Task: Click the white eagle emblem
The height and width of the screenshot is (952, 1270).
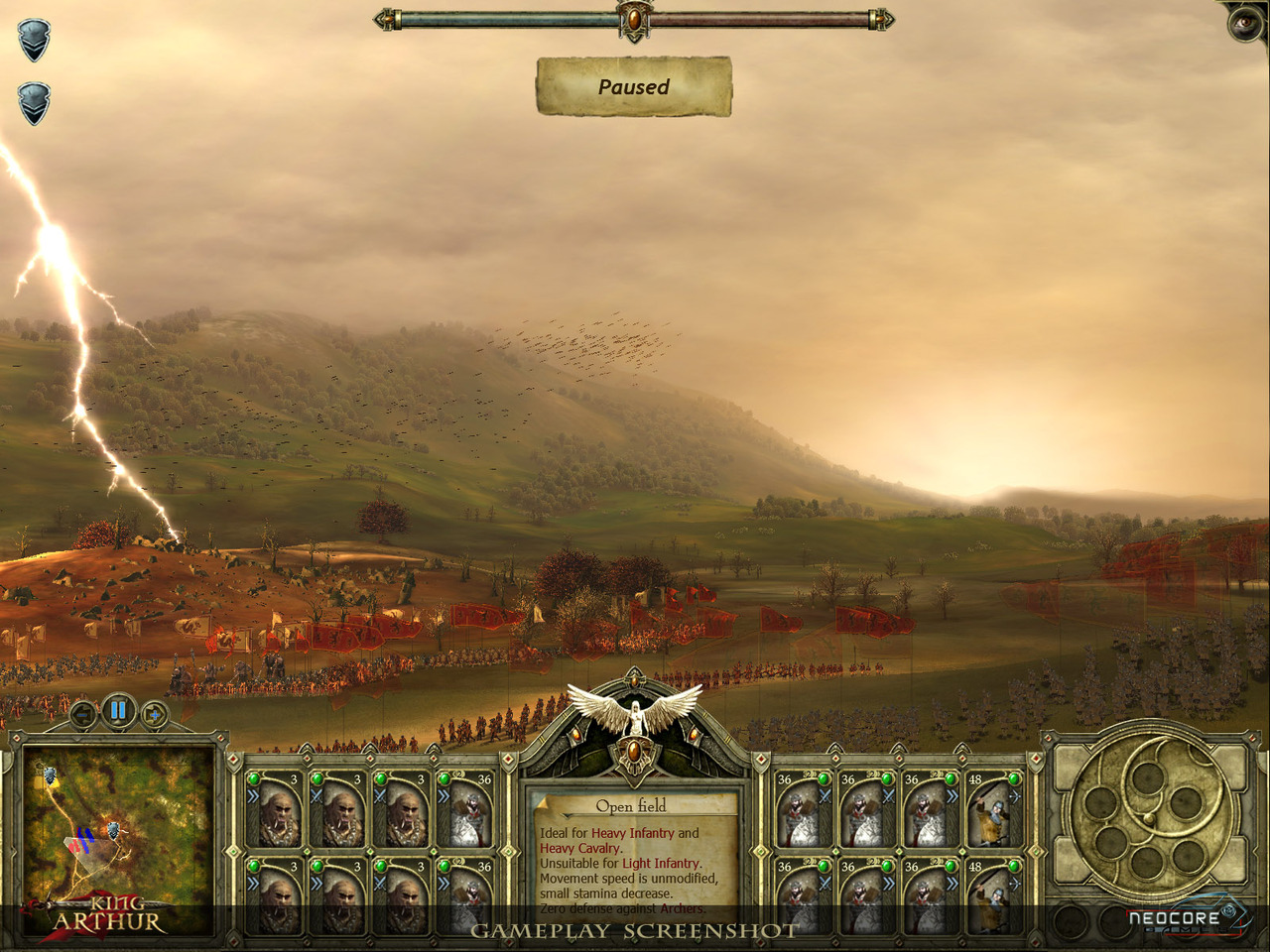Action: click(x=634, y=709)
